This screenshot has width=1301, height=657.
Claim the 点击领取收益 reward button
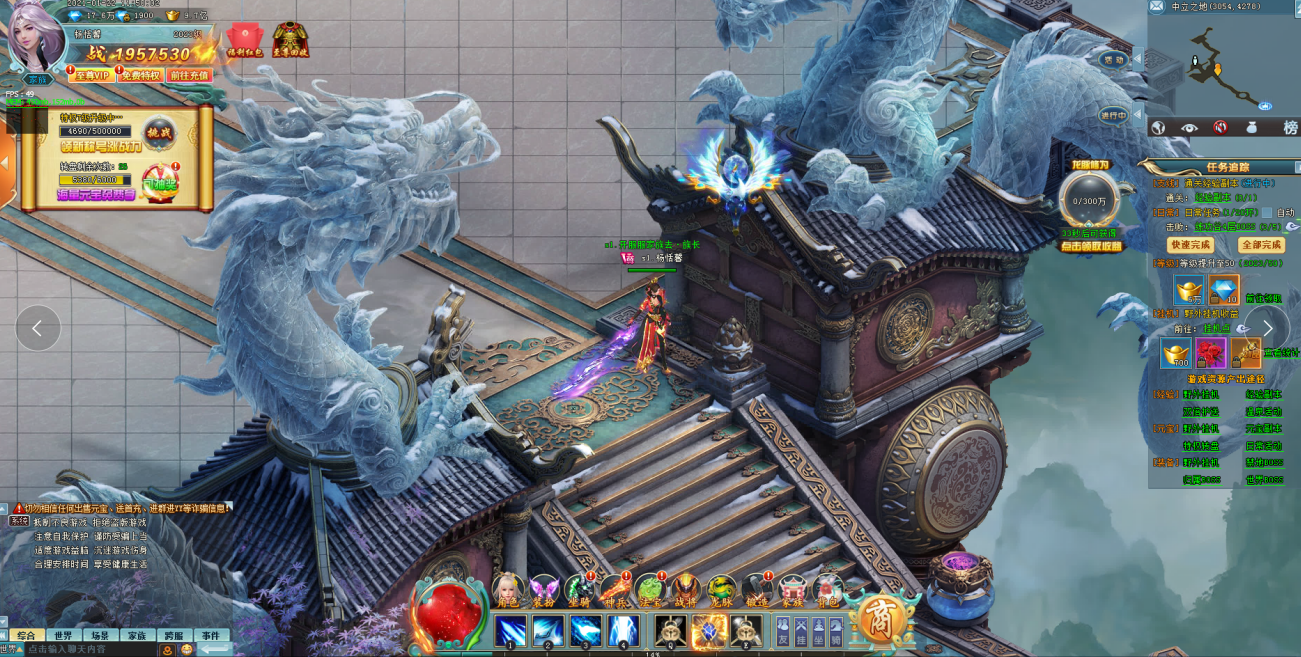click(x=1091, y=246)
